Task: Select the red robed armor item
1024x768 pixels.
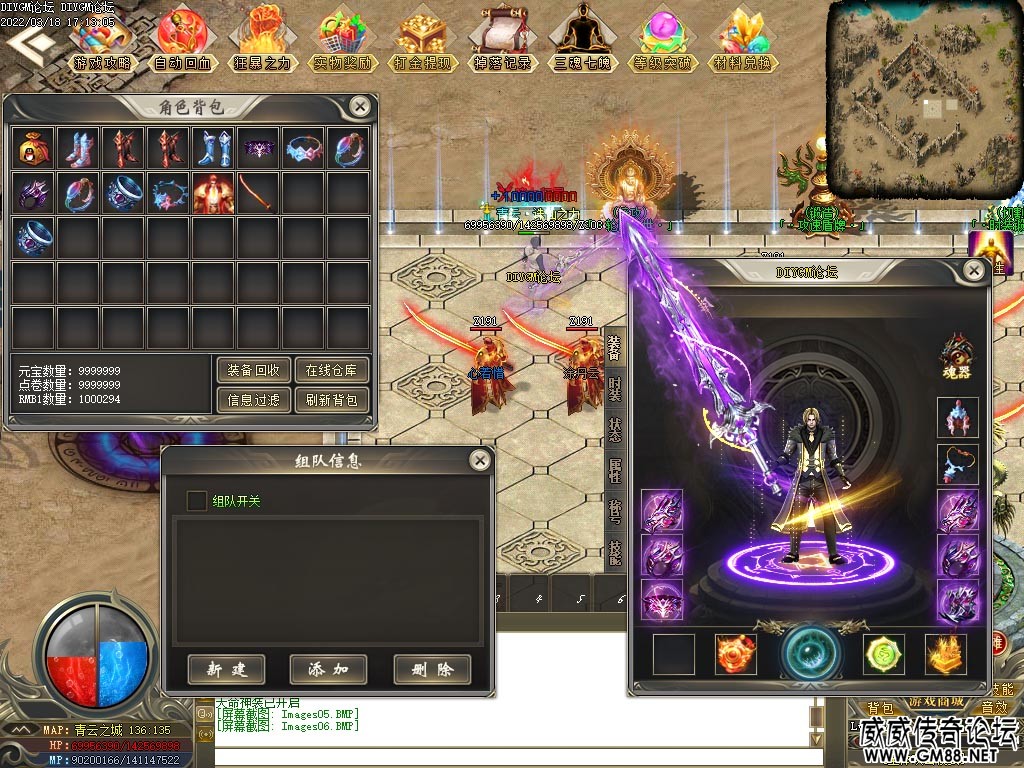Action: pyautogui.click(x=213, y=193)
